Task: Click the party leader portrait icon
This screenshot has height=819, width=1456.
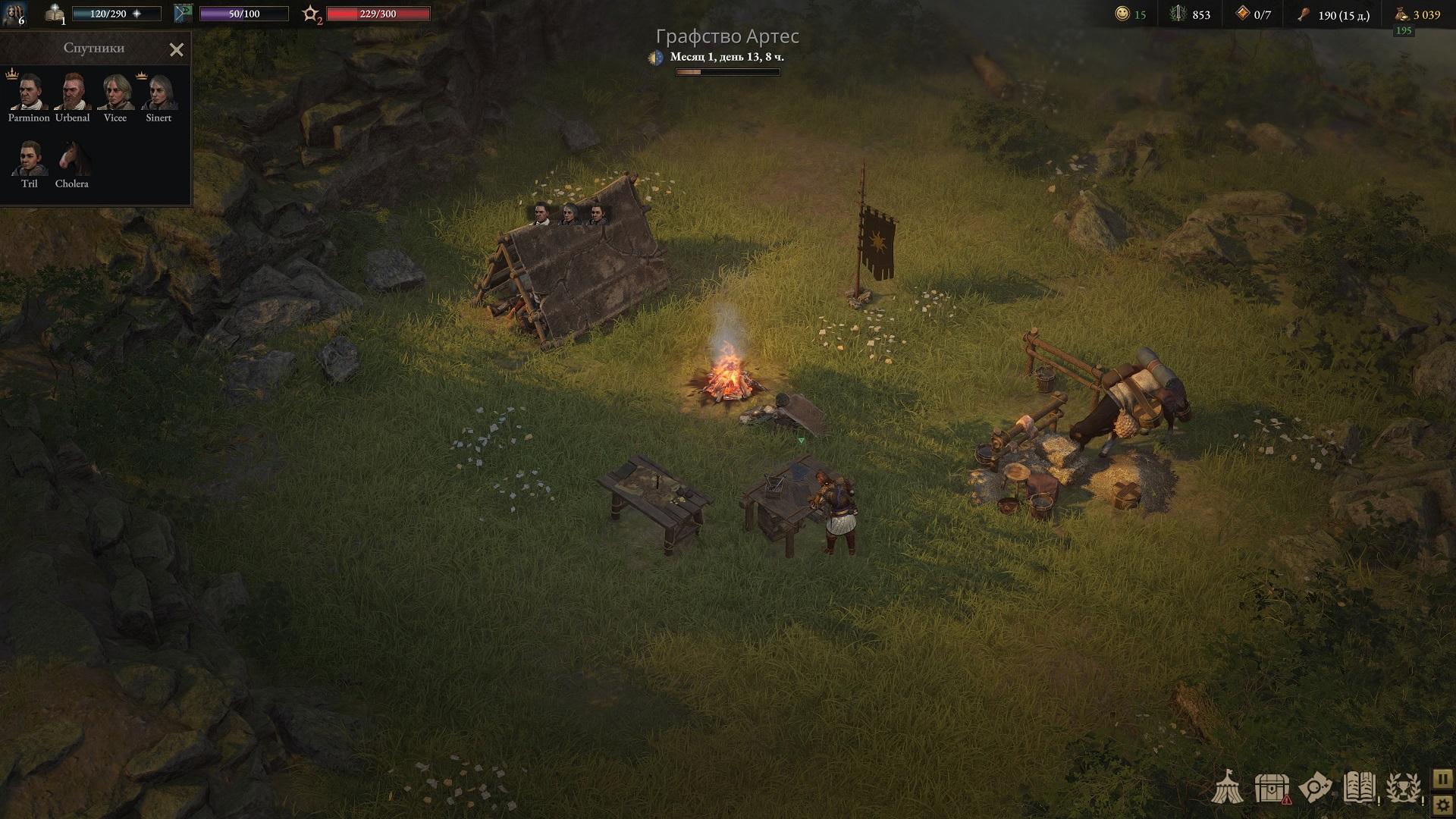Action: pos(15,14)
